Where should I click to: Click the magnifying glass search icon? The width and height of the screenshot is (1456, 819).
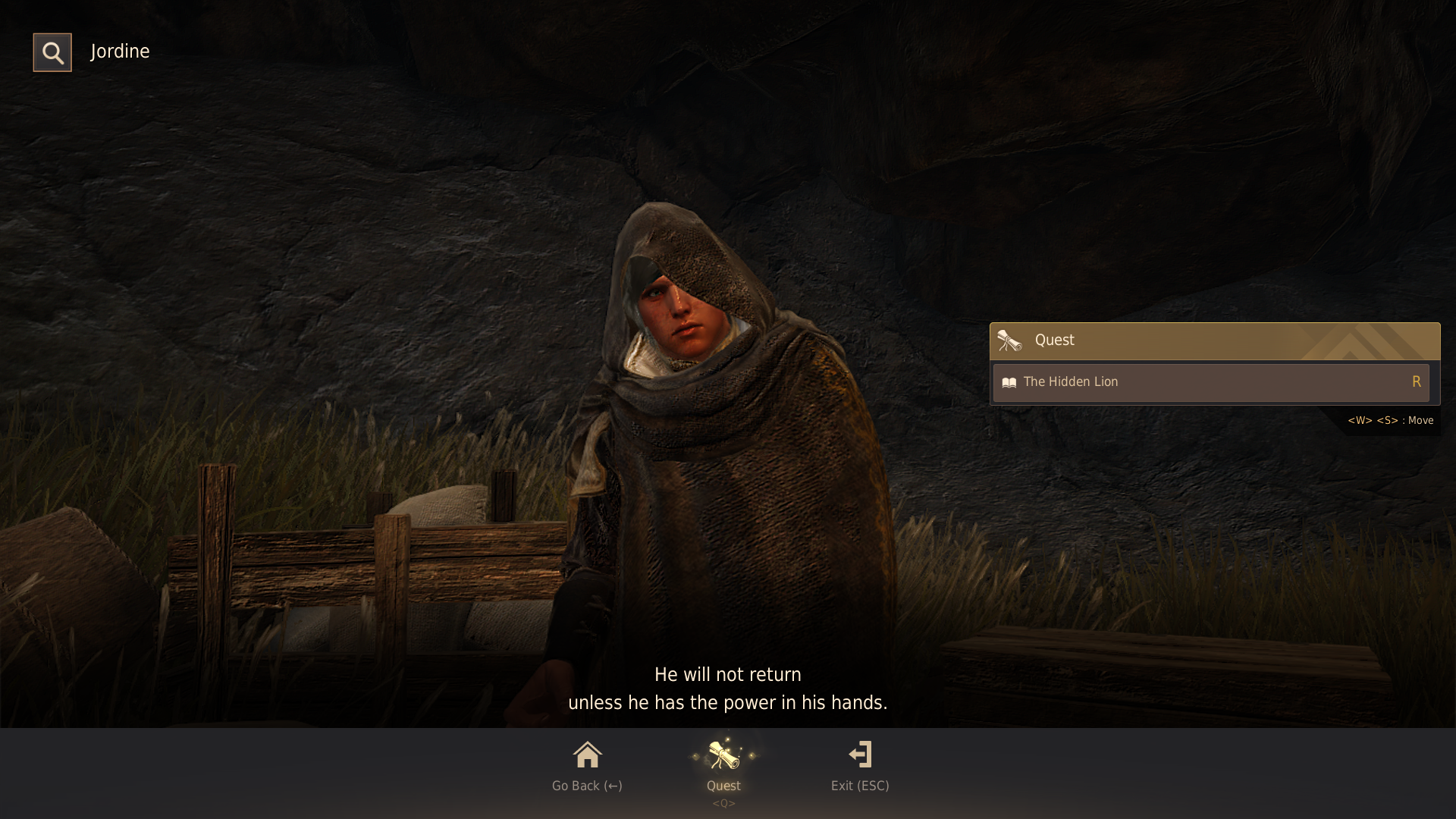point(52,52)
